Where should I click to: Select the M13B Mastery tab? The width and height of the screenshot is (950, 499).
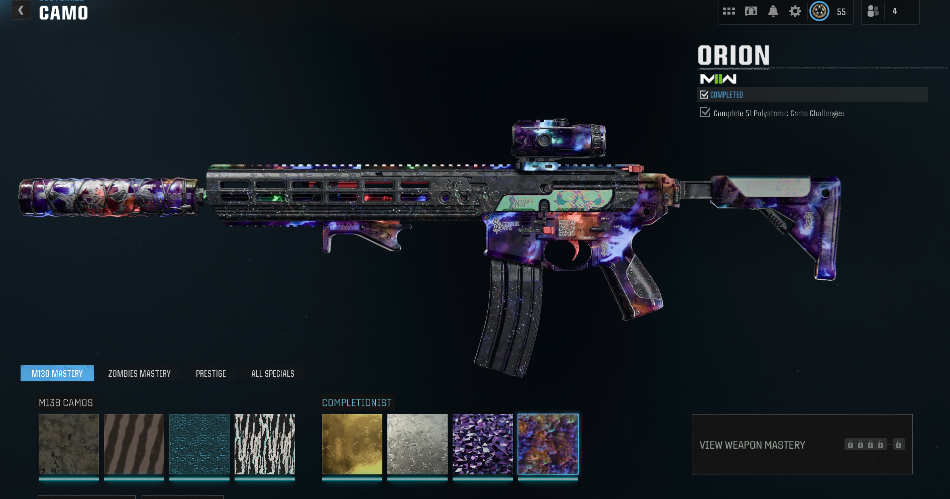57,373
